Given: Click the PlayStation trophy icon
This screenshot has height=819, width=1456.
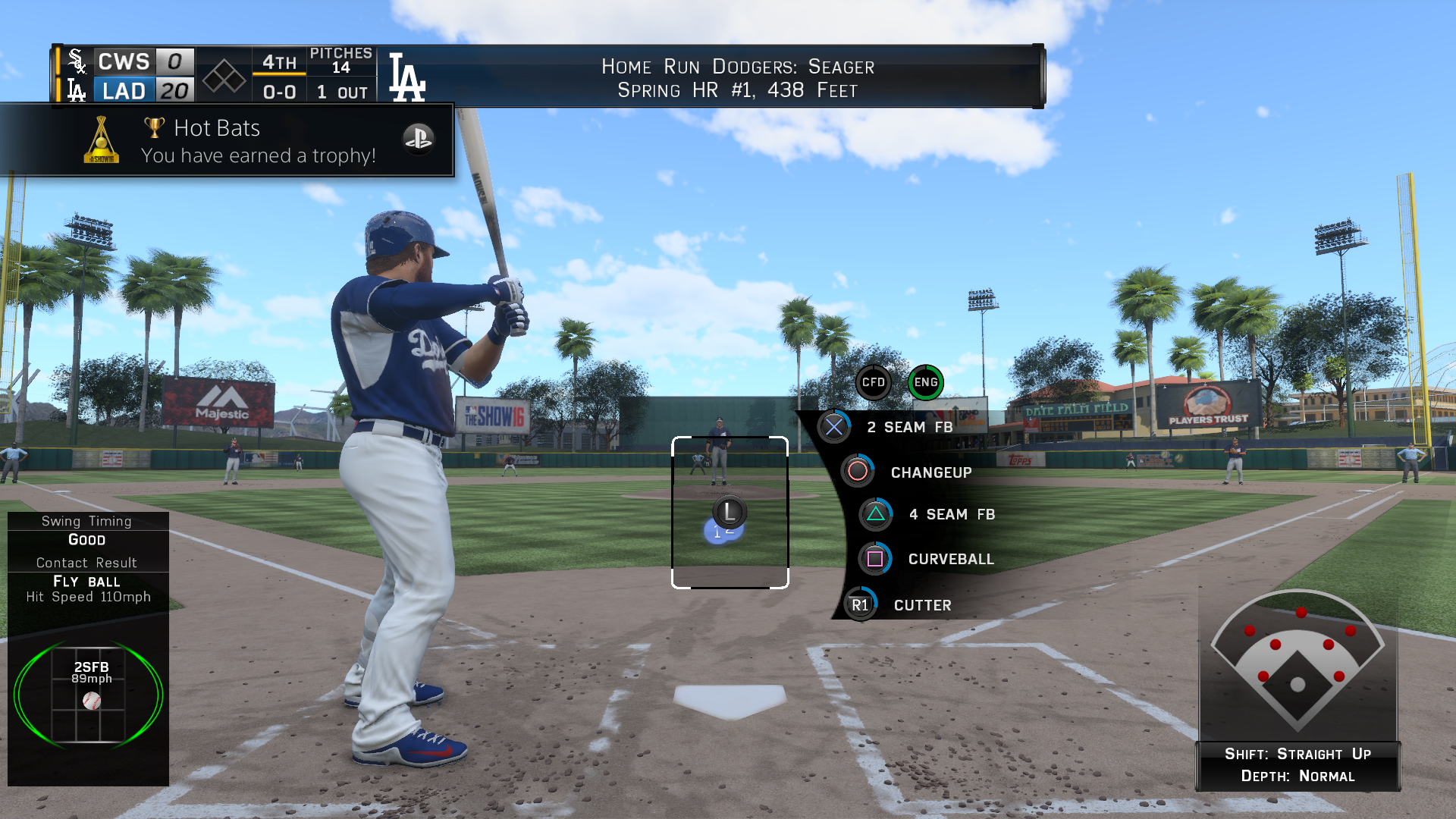Looking at the screenshot, I should [x=419, y=140].
